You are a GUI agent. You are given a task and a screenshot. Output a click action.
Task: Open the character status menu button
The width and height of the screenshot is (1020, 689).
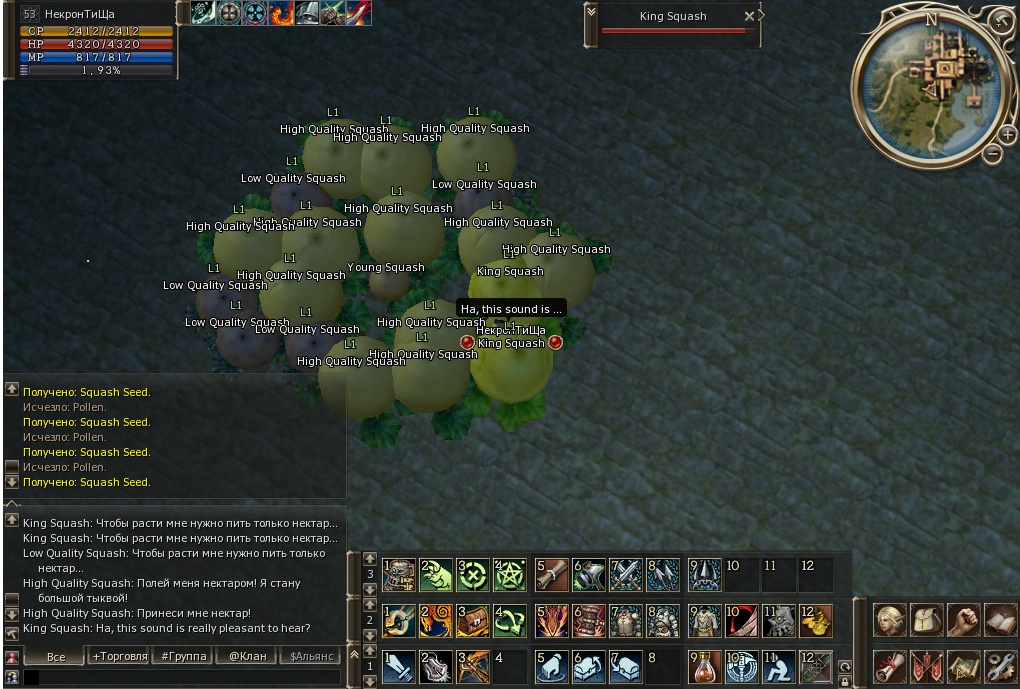point(889,620)
